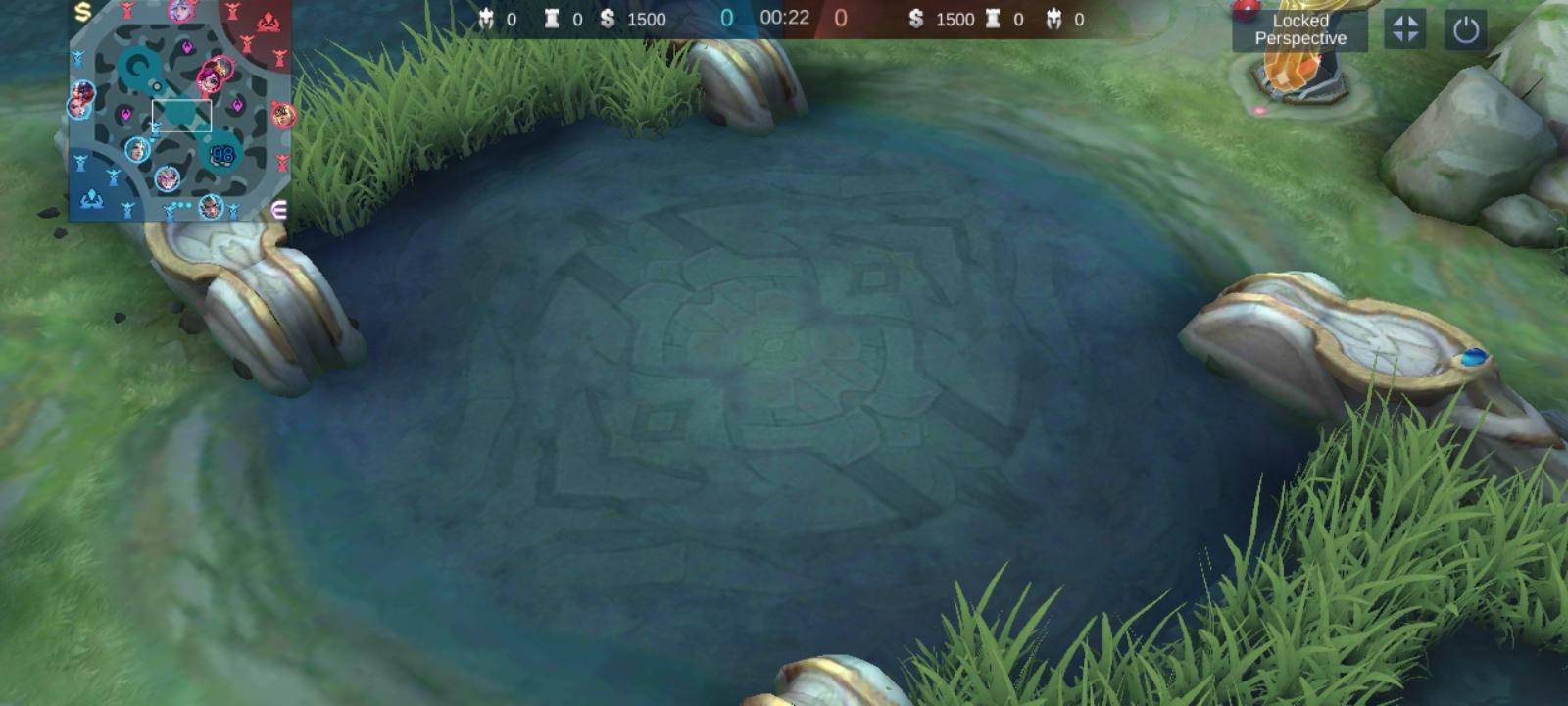Screen dimensions: 1568x706
Task: Toggle the Locked Perspective mode
Action: 1298,29
